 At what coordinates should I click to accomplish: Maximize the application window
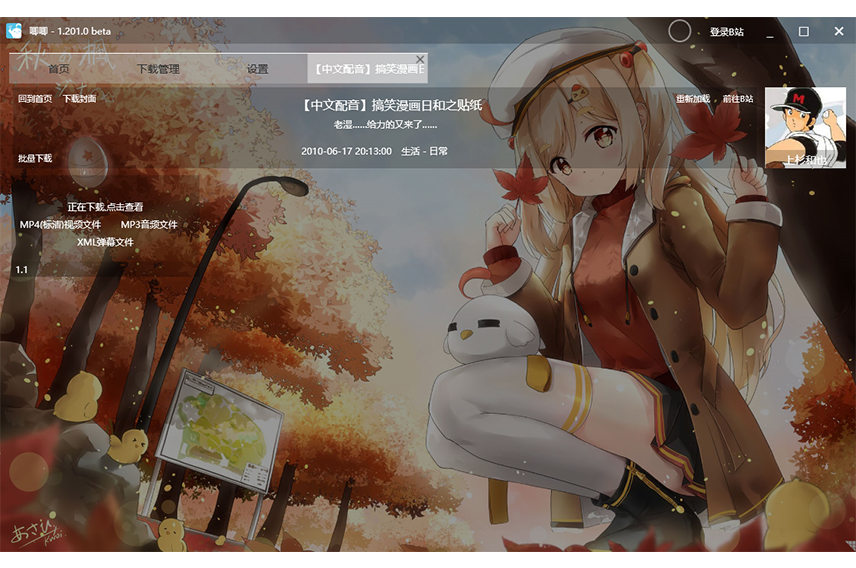(x=803, y=32)
